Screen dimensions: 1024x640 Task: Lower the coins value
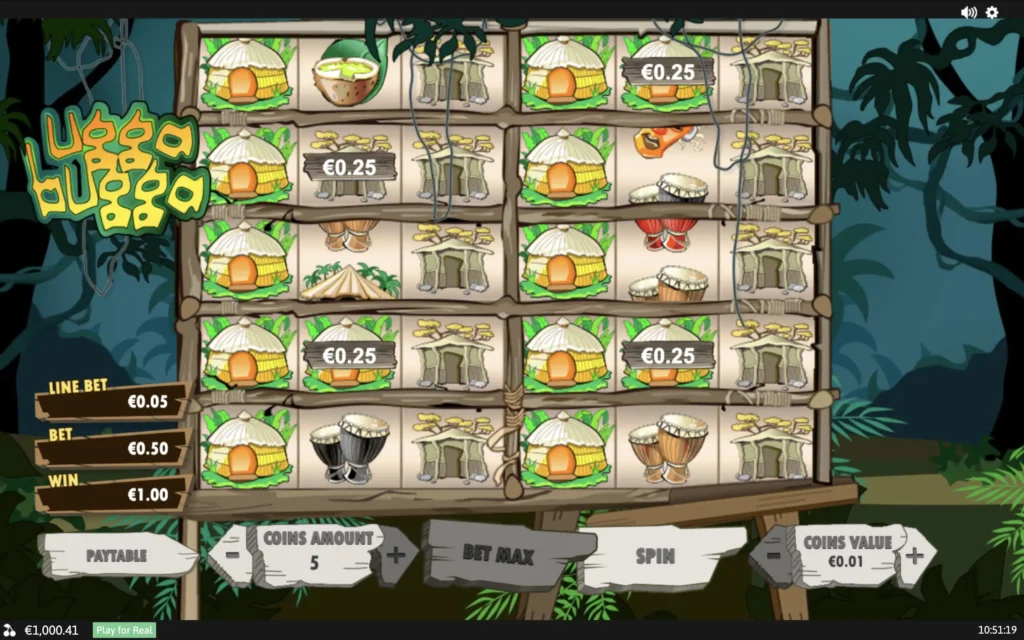tap(769, 553)
